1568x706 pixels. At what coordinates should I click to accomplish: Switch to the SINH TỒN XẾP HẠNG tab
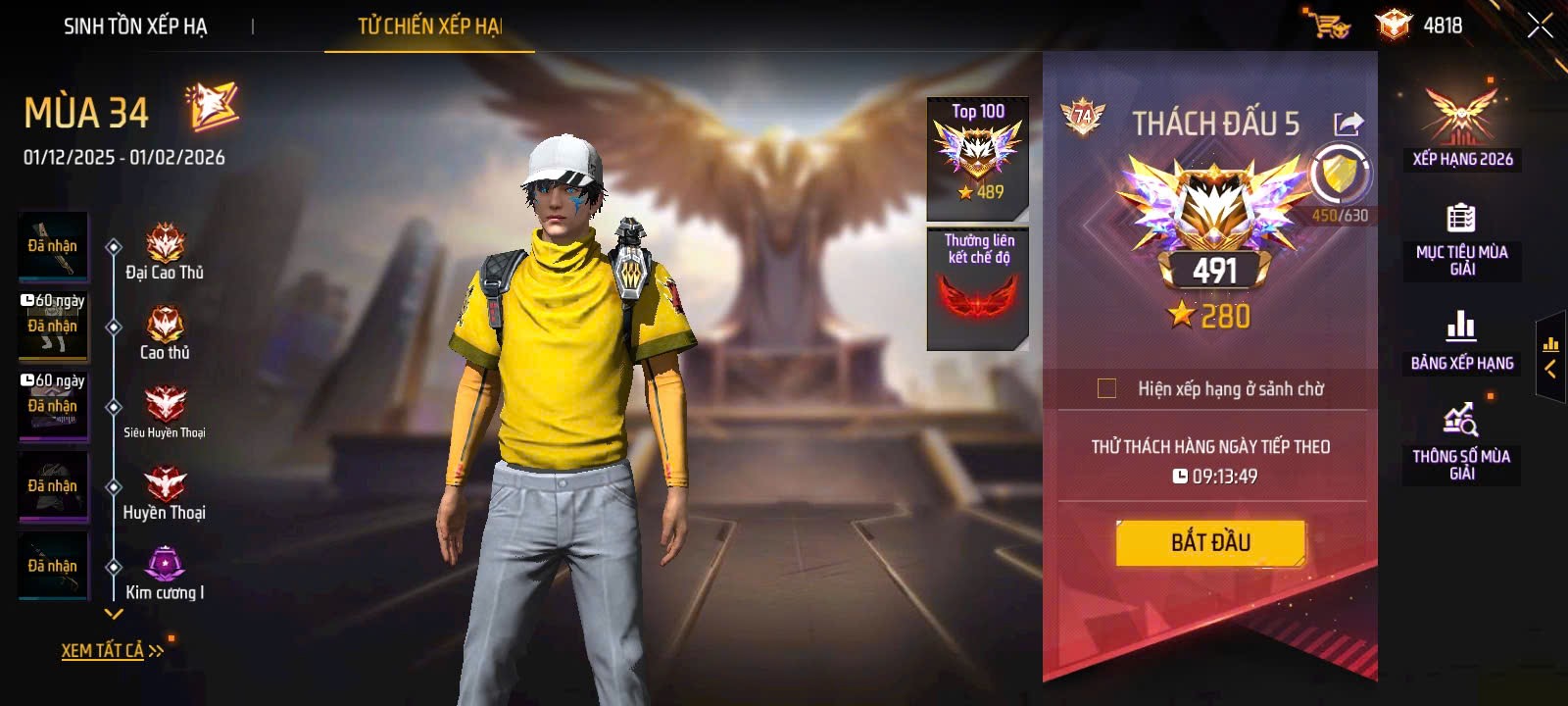click(135, 27)
